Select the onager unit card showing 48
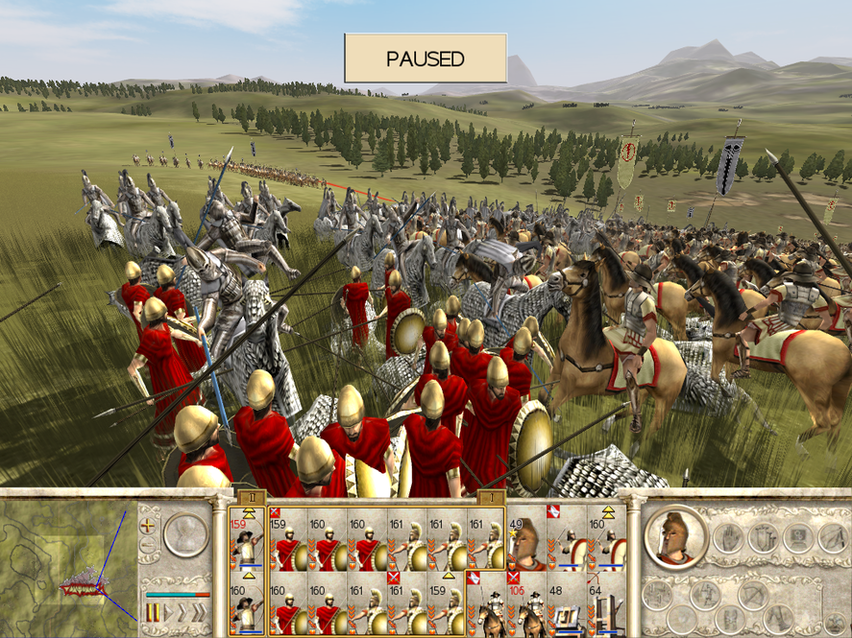The image size is (852, 638). tap(566, 604)
